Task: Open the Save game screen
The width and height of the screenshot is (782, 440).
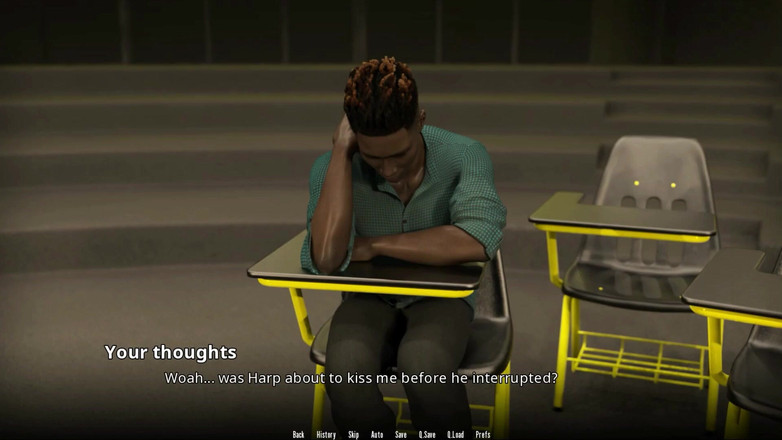Action: [401, 434]
